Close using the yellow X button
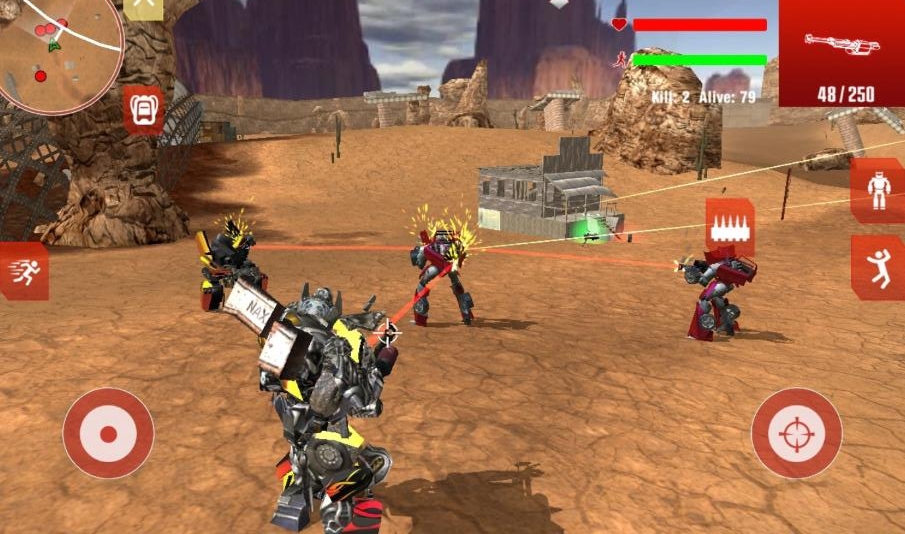 145,5
